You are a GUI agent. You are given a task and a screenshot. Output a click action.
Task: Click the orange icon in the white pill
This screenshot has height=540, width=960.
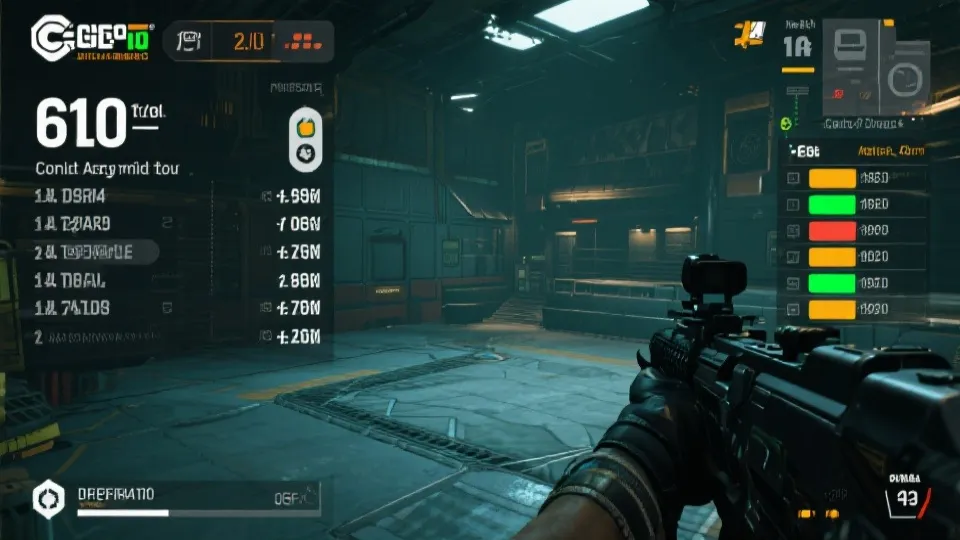pyautogui.click(x=306, y=128)
